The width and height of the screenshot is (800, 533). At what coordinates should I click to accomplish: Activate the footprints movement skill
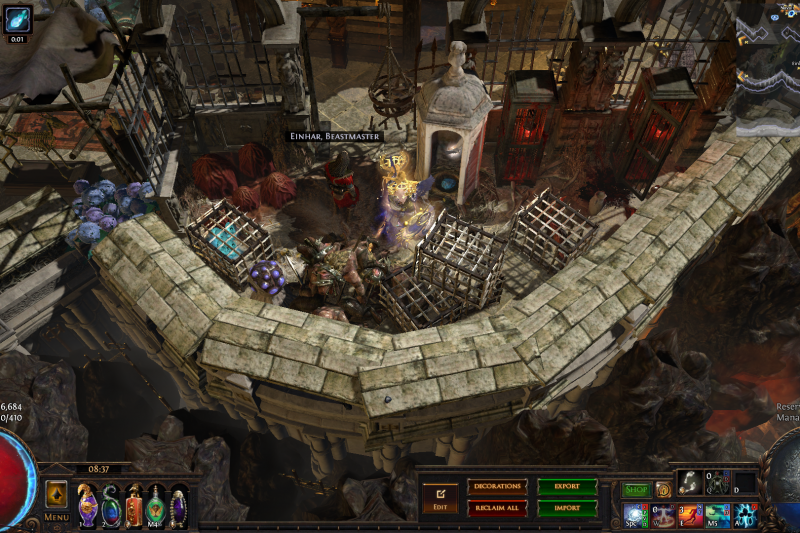click(x=689, y=483)
